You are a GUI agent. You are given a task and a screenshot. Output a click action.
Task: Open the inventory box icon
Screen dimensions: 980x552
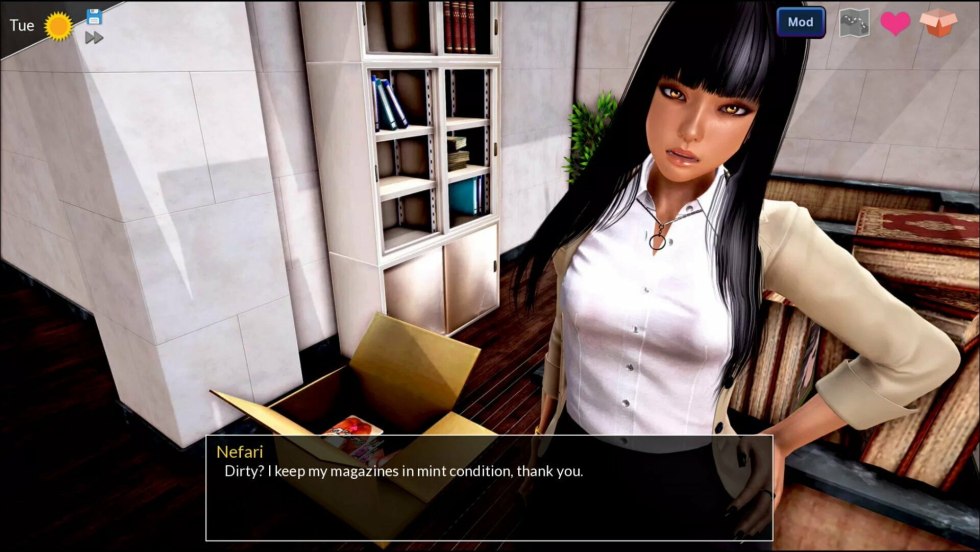[x=938, y=22]
